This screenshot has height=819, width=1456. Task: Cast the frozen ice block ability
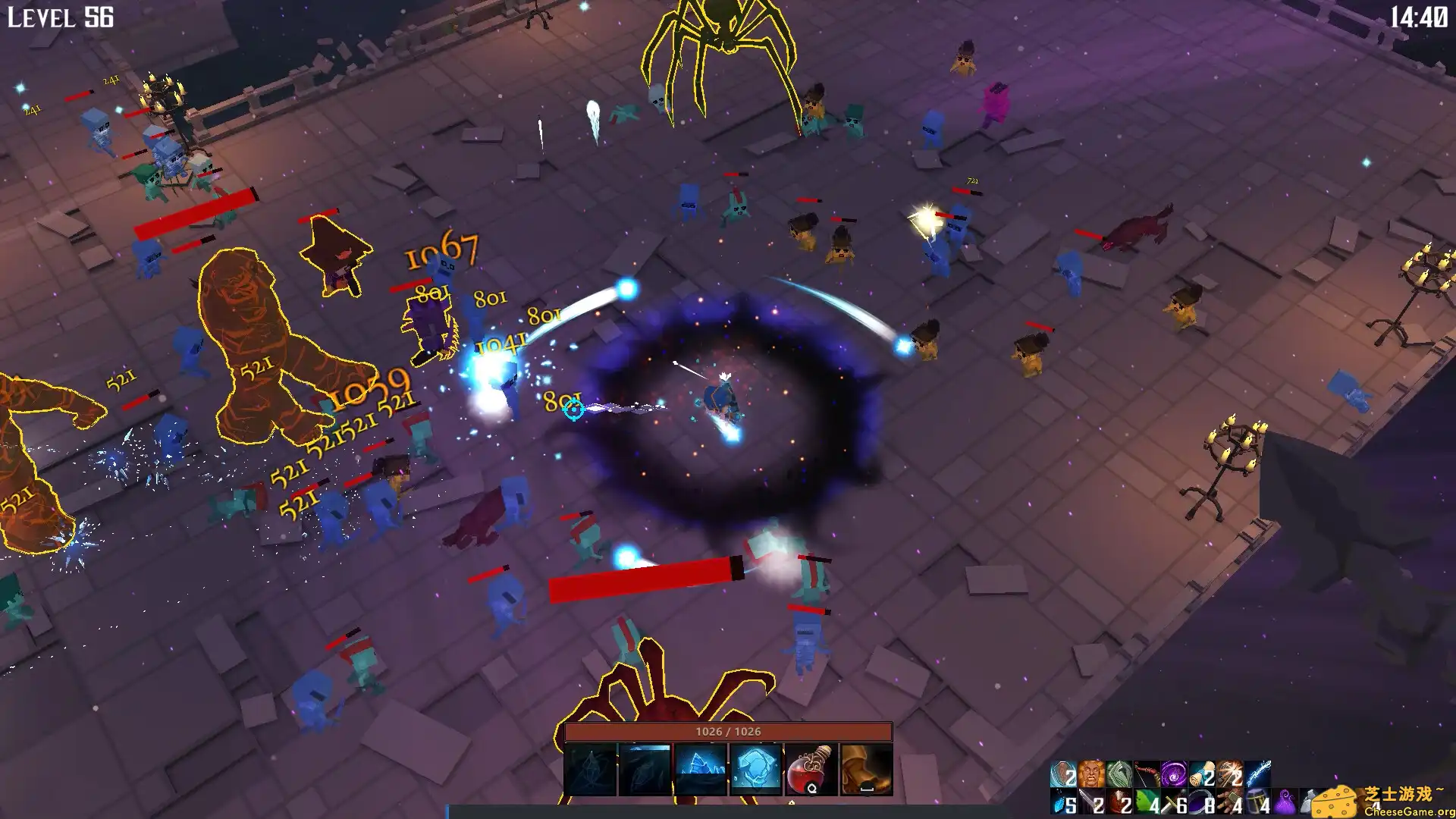pos(755,769)
